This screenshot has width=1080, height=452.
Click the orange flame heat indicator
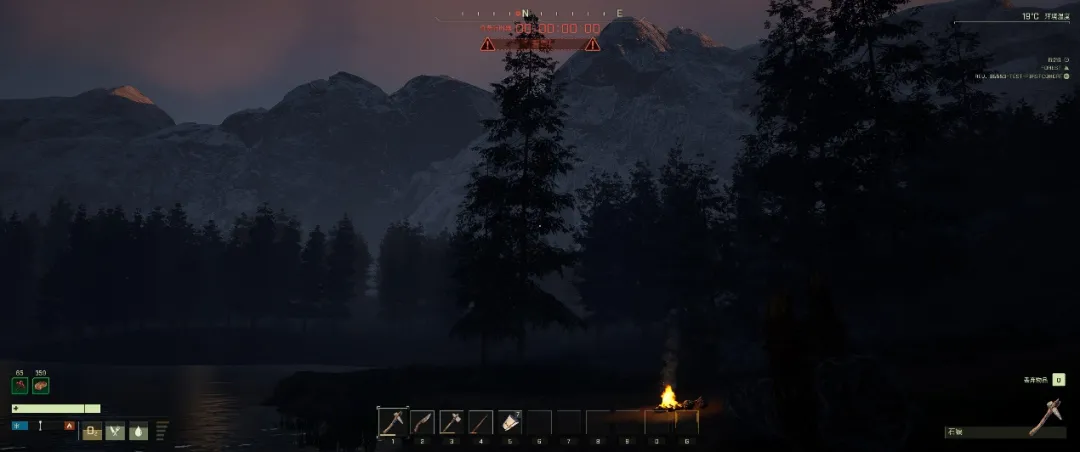(69, 426)
